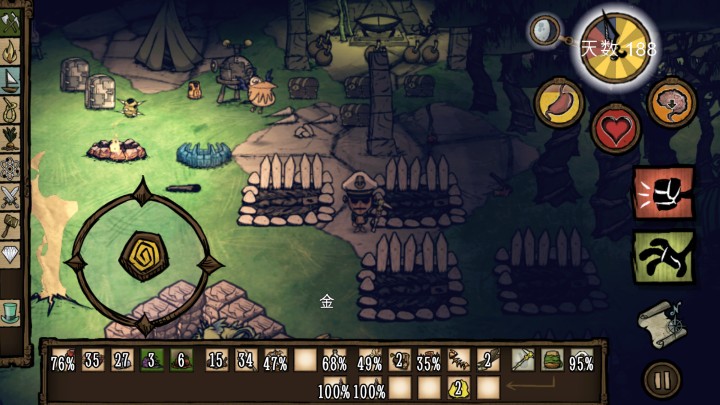
Task: Select the rope trap crafting tab
Action: click(x=11, y=108)
